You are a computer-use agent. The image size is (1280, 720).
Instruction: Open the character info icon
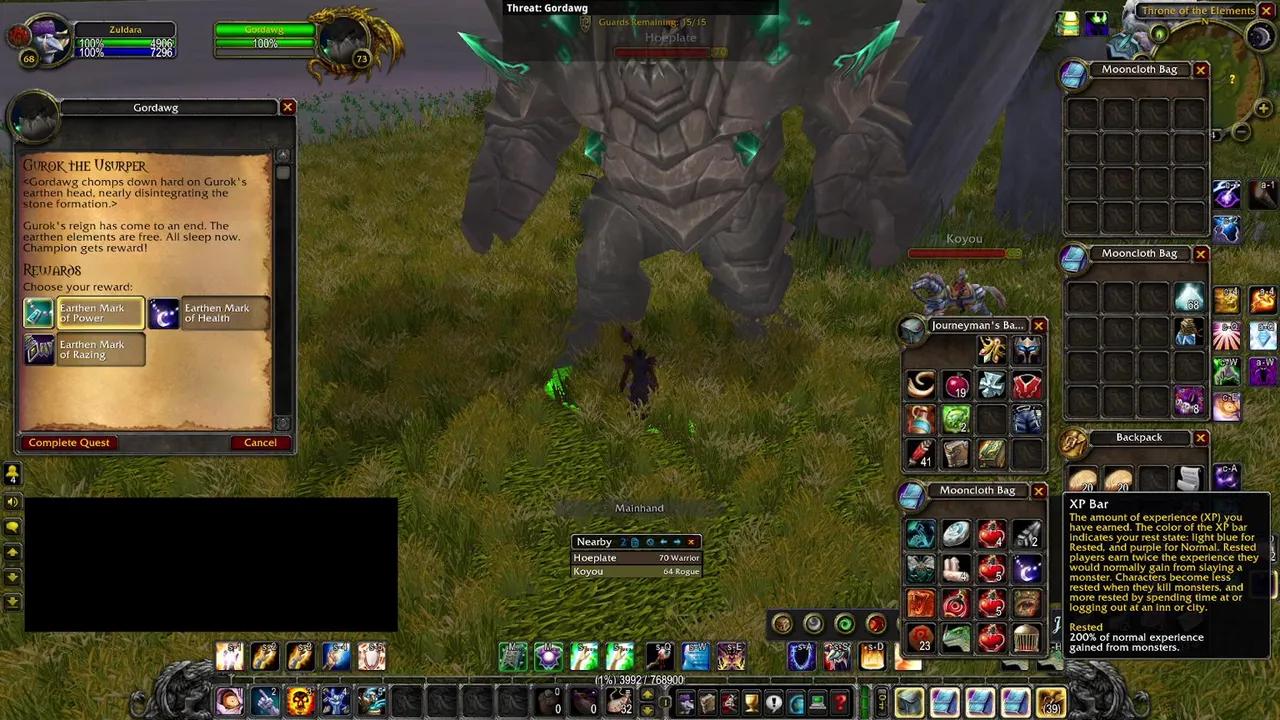click(x=686, y=702)
